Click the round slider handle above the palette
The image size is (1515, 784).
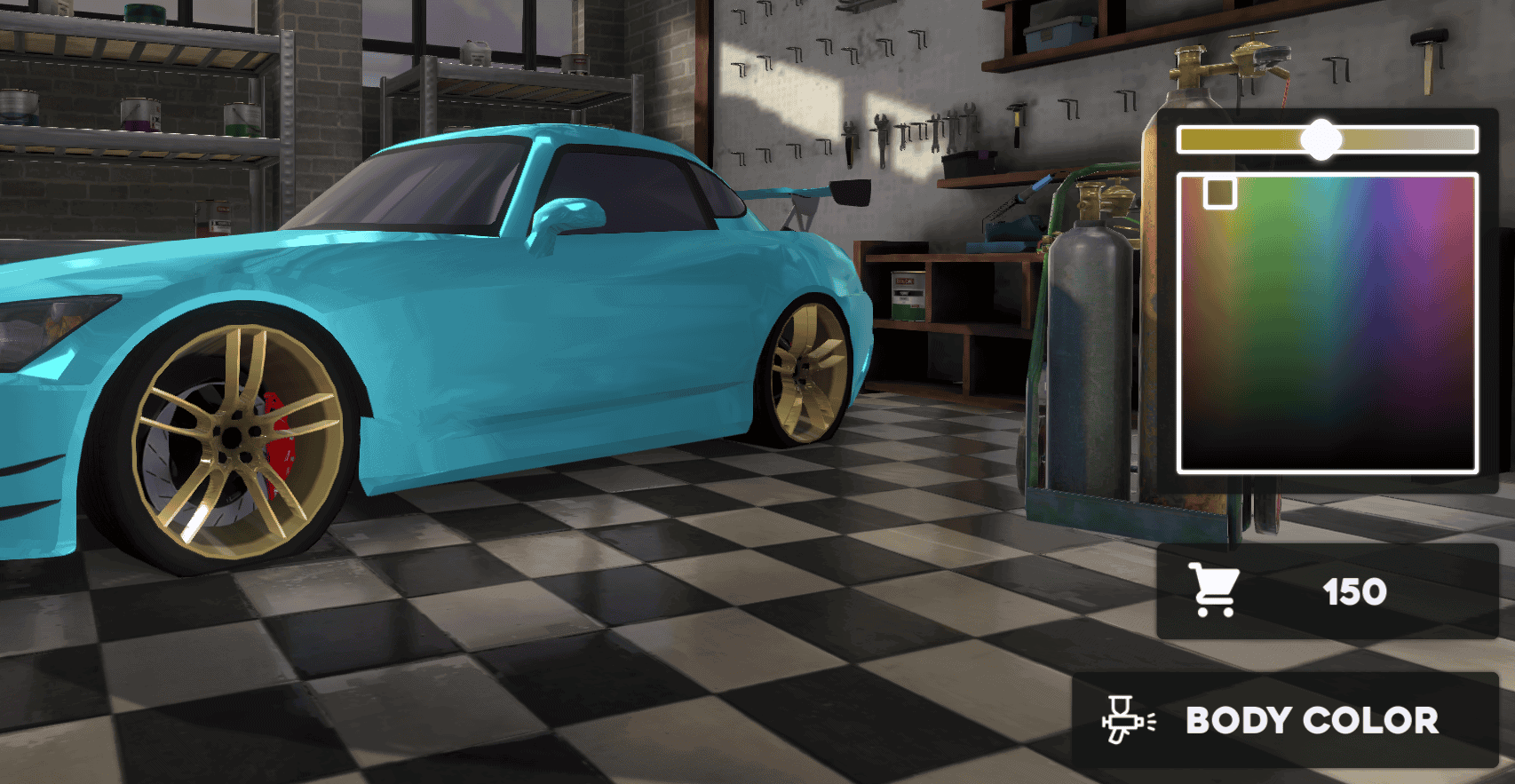pyautogui.click(x=1321, y=139)
